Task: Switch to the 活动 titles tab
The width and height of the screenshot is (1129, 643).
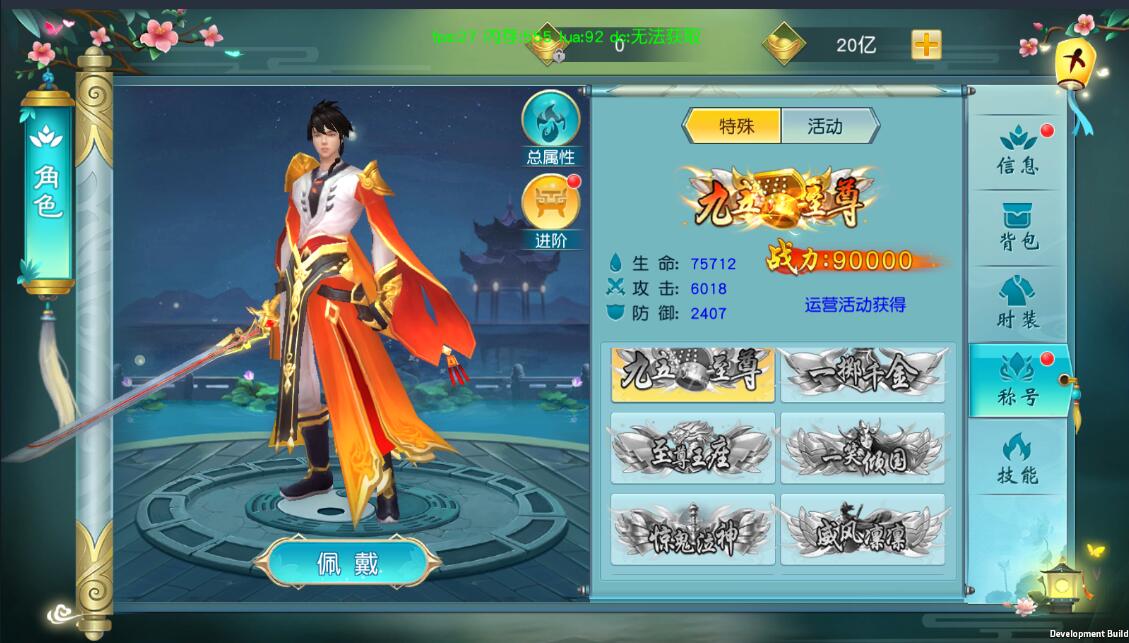Action: click(826, 126)
